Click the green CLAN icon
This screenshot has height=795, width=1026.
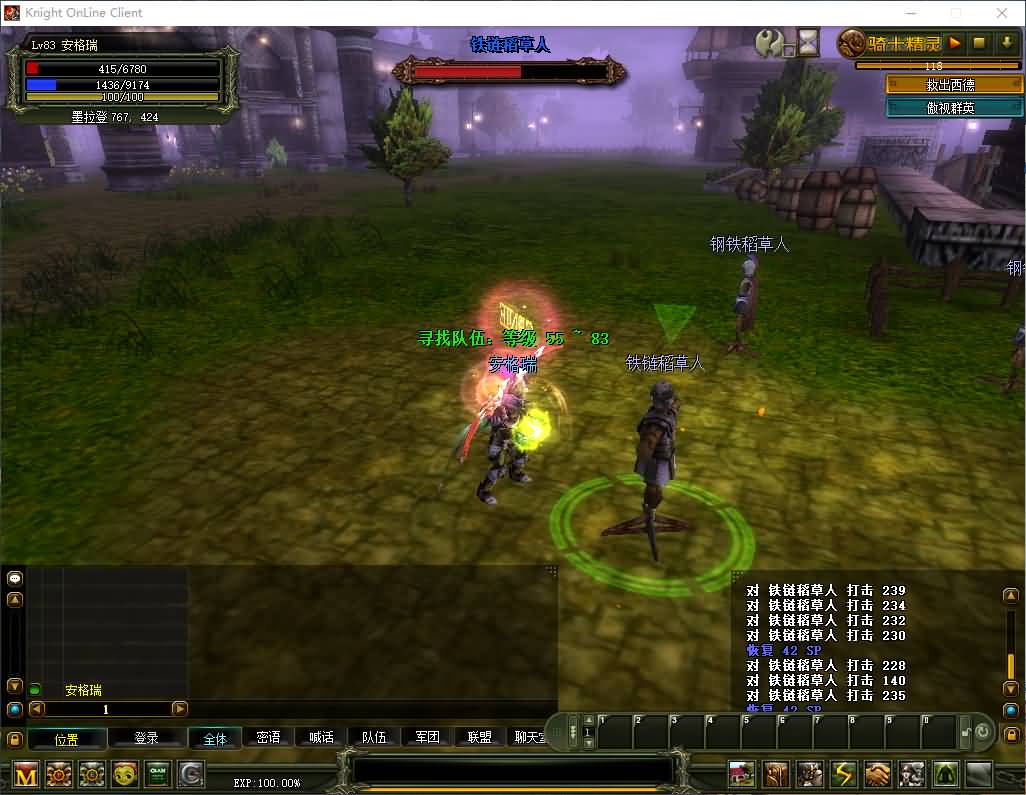click(x=158, y=774)
